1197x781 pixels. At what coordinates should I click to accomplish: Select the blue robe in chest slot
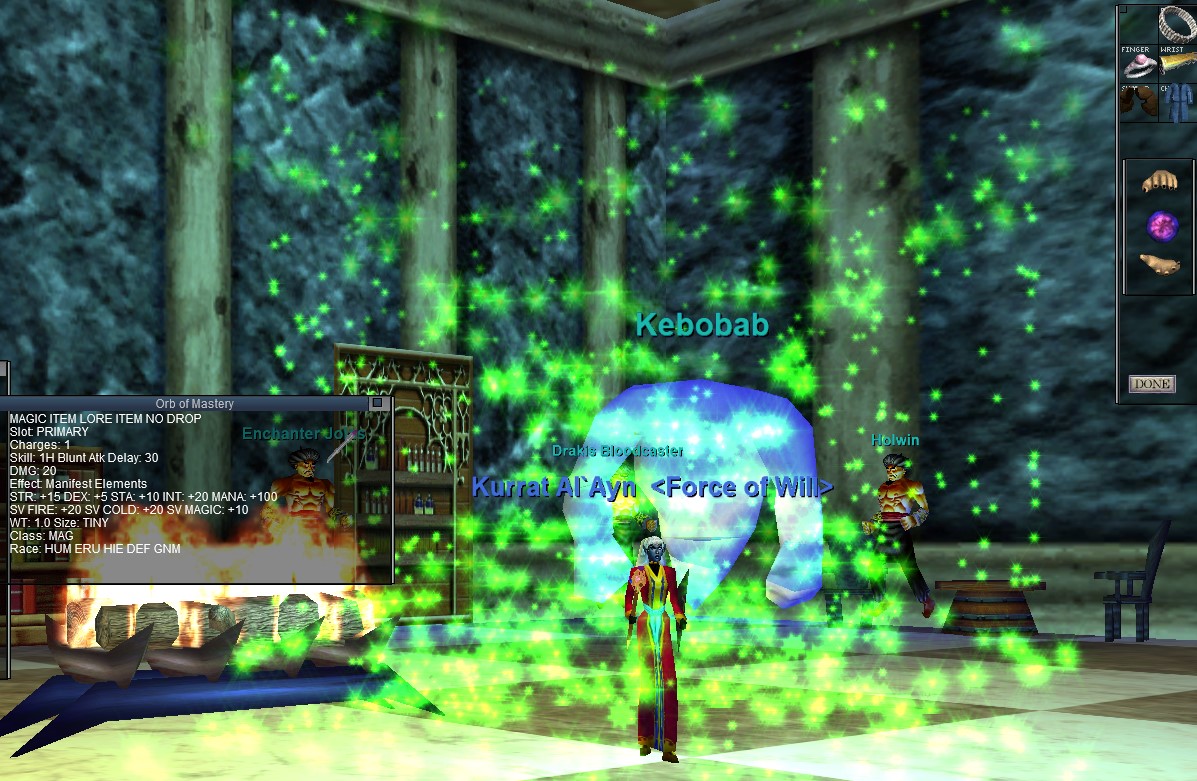click(1176, 103)
